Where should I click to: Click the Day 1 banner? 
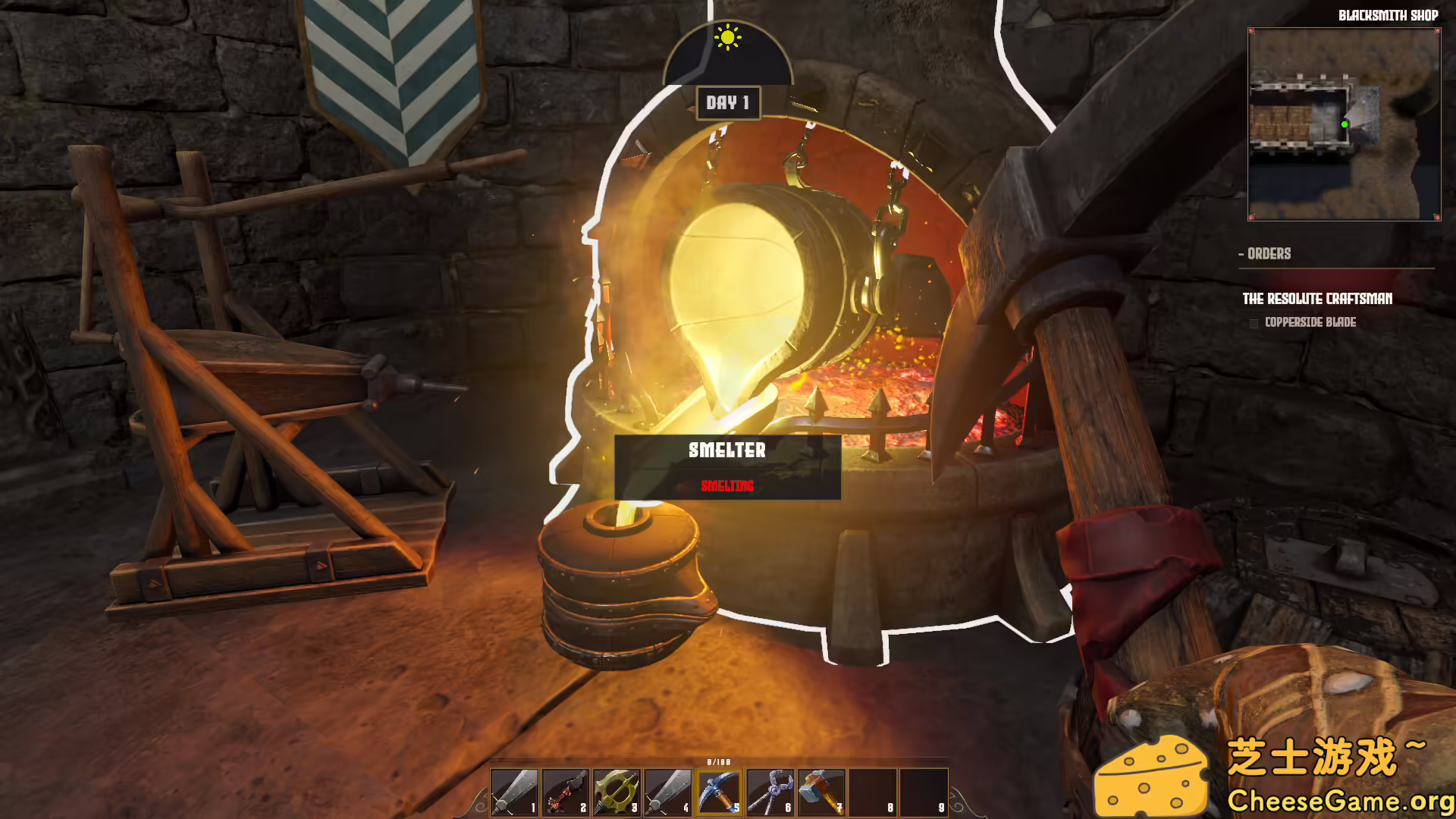(730, 104)
